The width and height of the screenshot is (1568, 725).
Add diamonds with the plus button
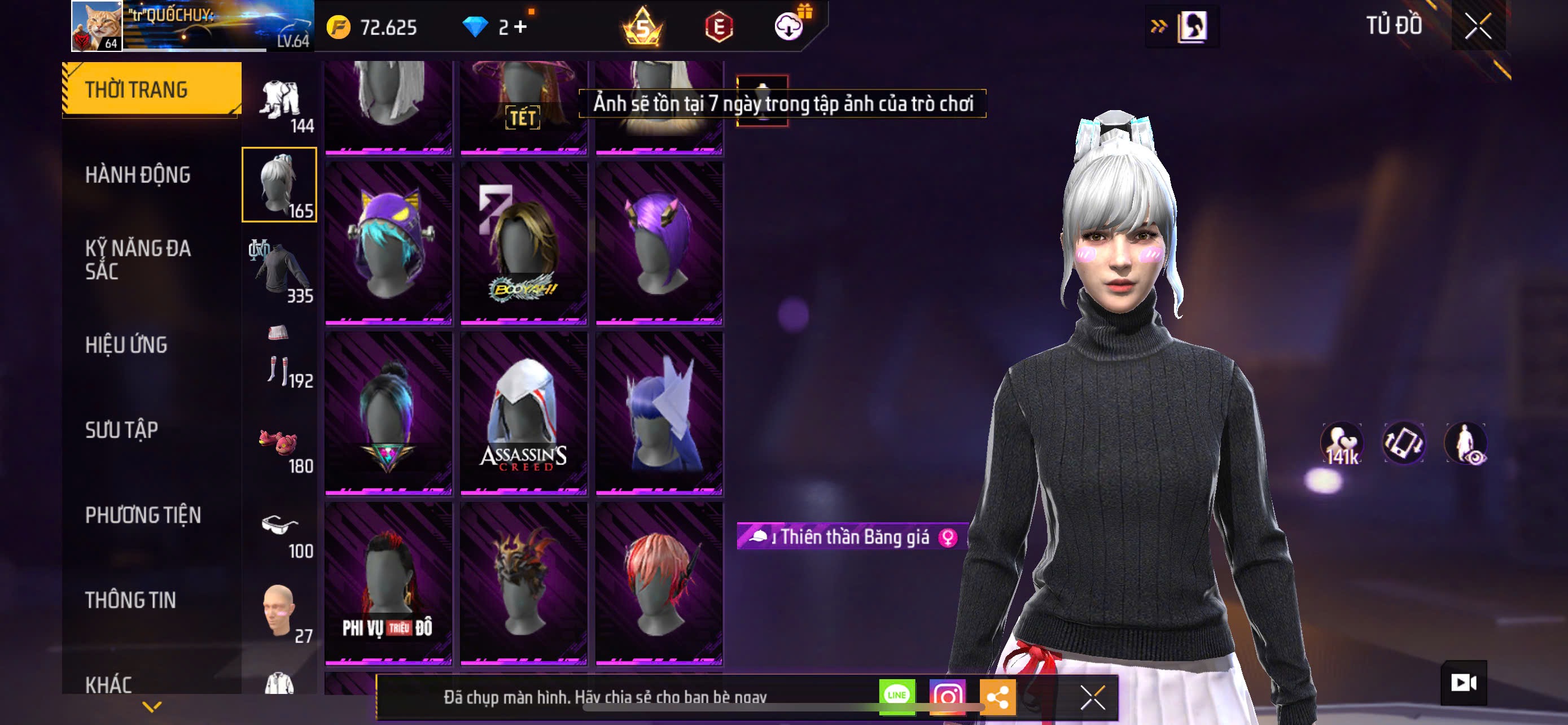tap(520, 27)
